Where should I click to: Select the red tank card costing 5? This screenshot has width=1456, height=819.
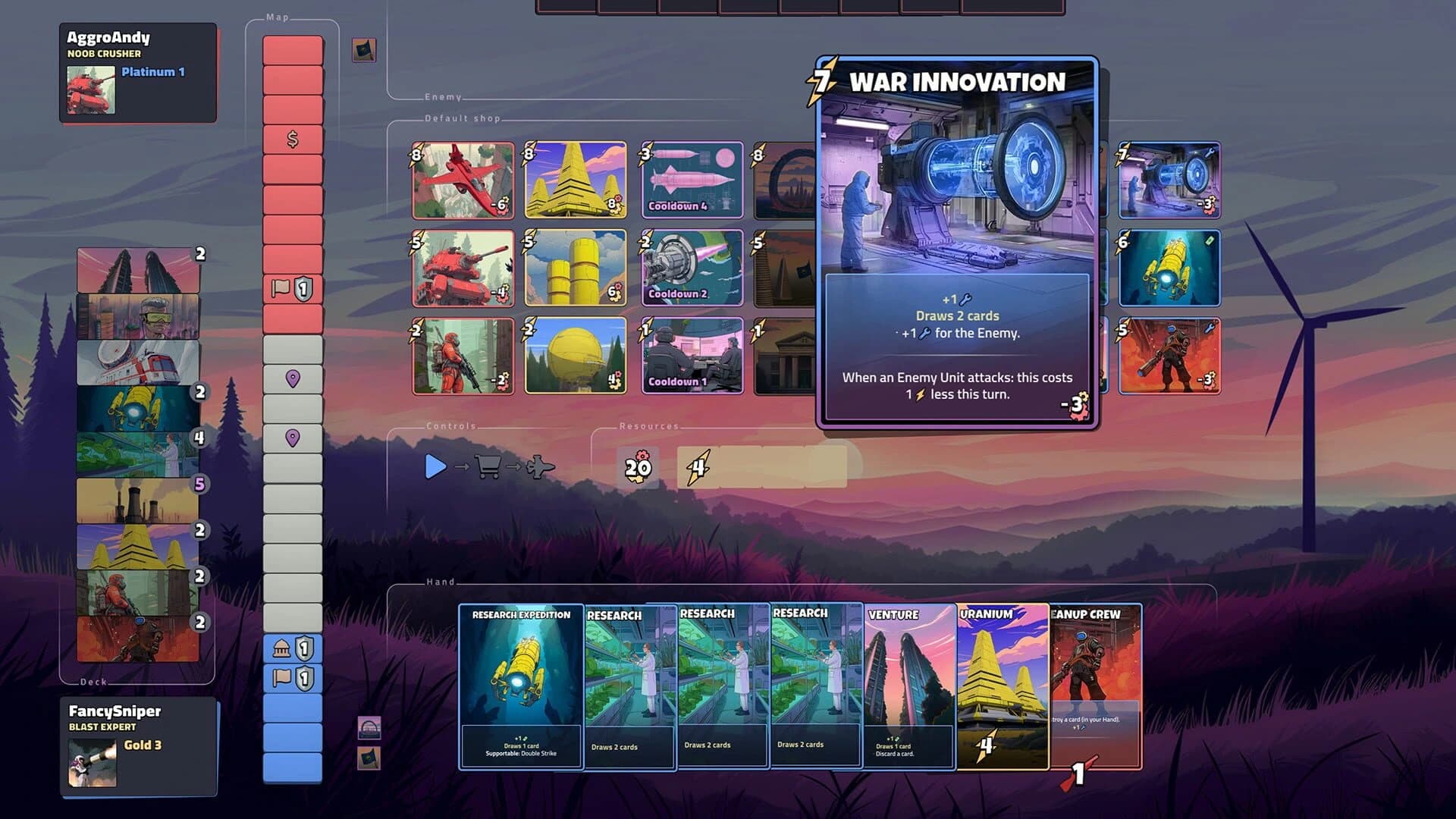click(x=463, y=268)
